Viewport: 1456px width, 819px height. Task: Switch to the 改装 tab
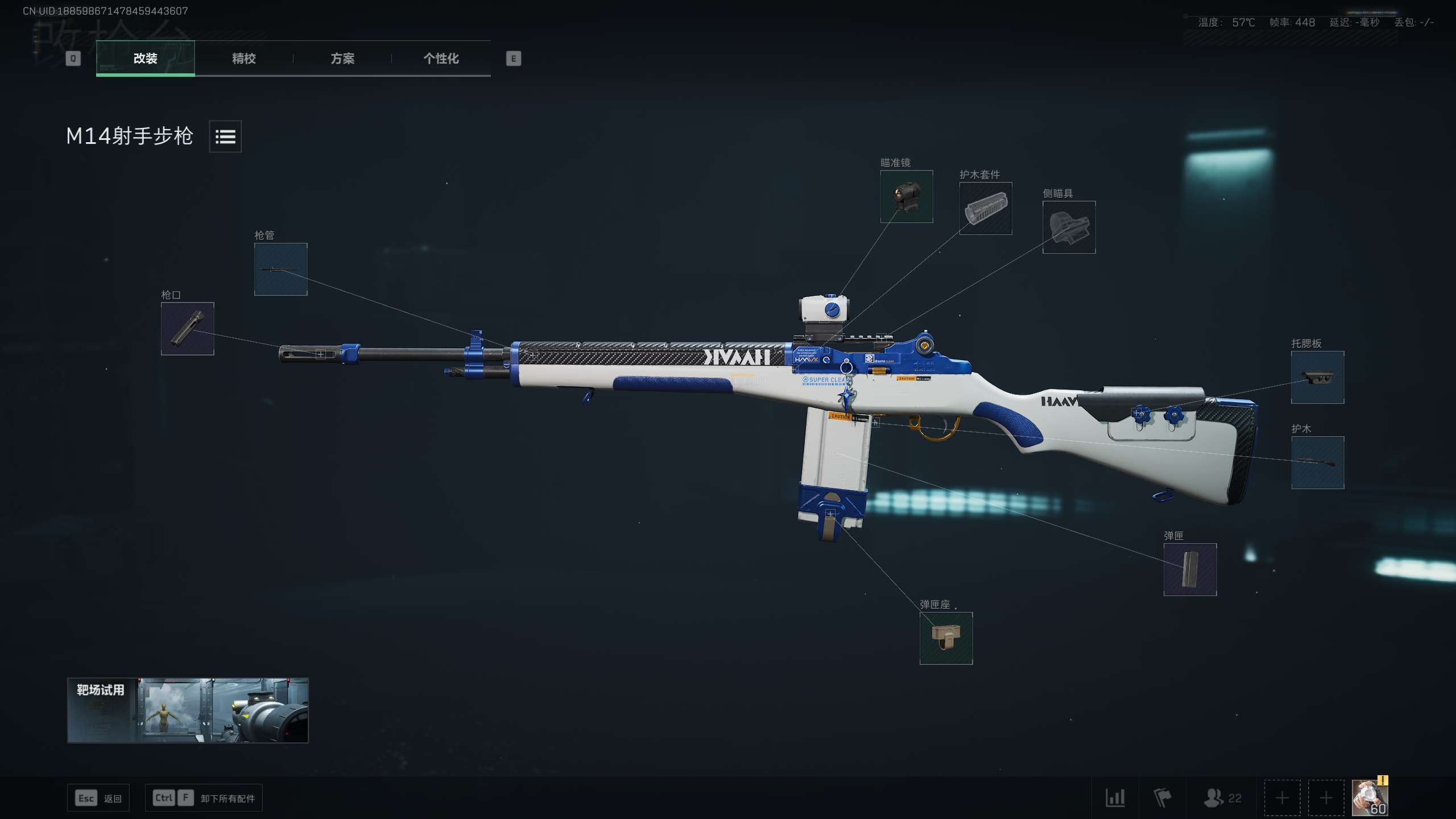click(x=146, y=58)
